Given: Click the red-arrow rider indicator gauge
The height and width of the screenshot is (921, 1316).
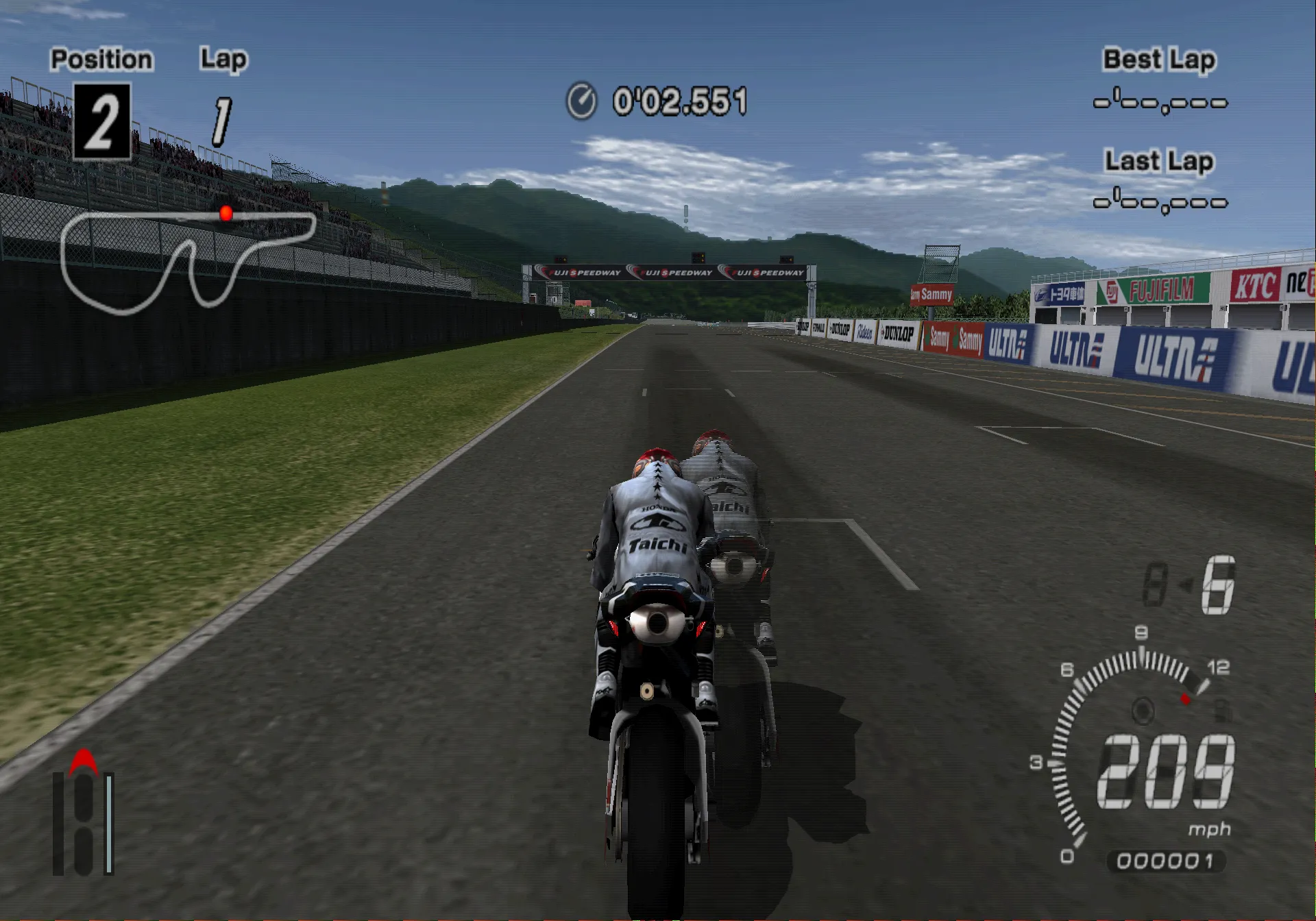Looking at the screenshot, I should click(x=84, y=815).
